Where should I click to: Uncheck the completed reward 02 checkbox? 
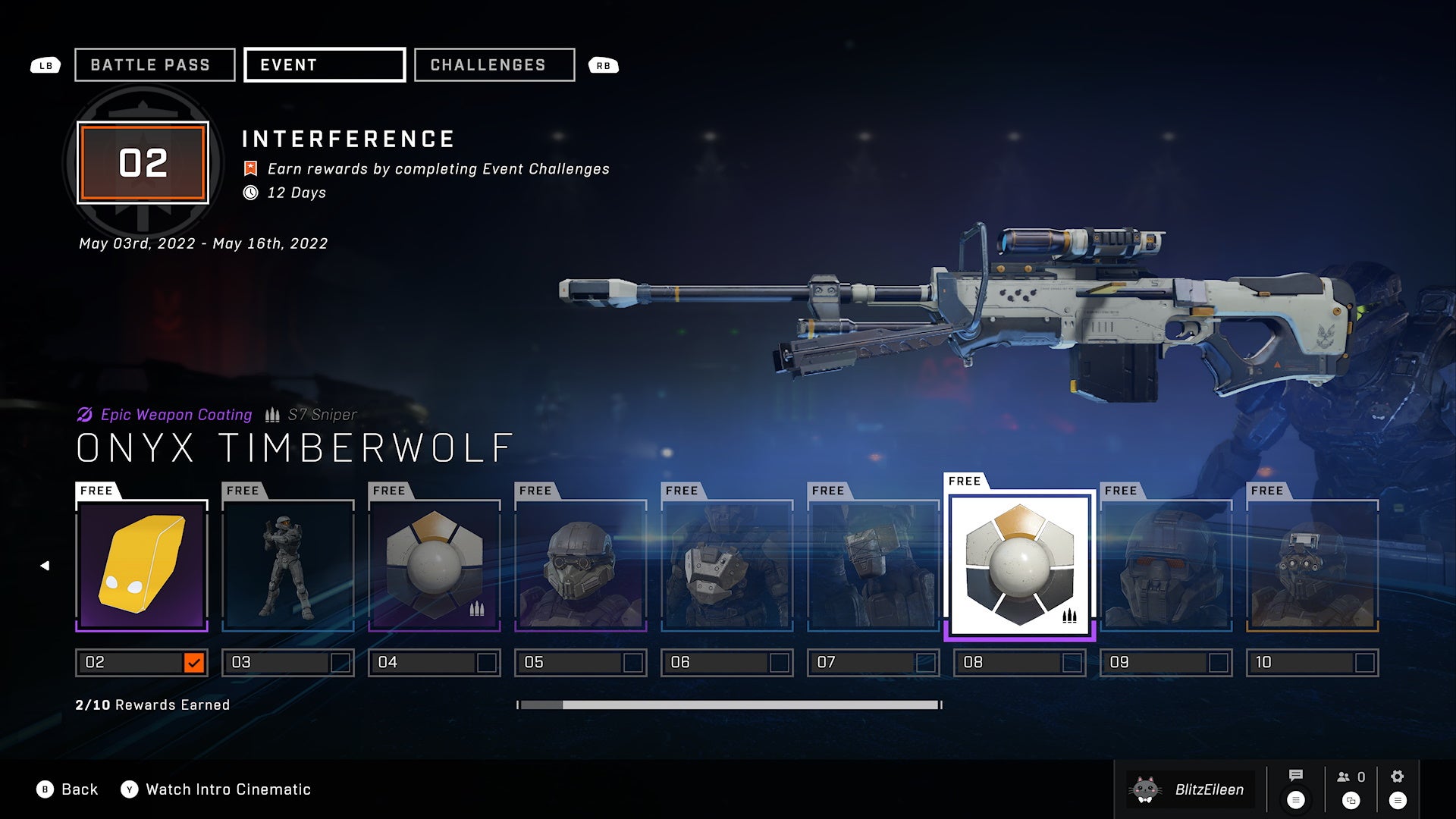(194, 662)
